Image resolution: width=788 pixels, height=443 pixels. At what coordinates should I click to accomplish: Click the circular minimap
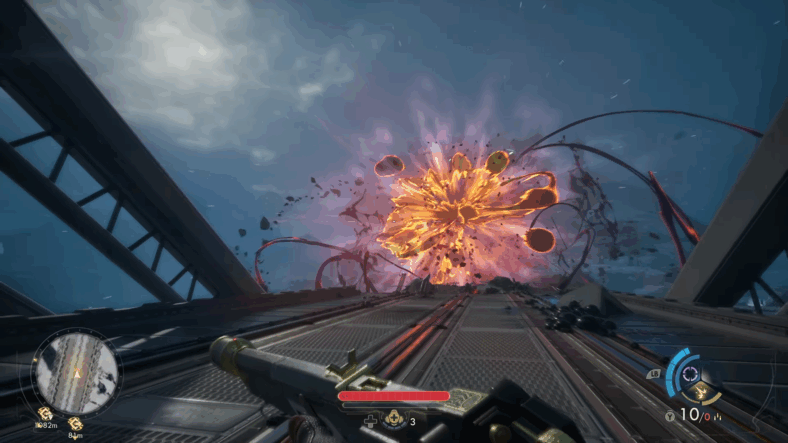pyautogui.click(x=75, y=373)
